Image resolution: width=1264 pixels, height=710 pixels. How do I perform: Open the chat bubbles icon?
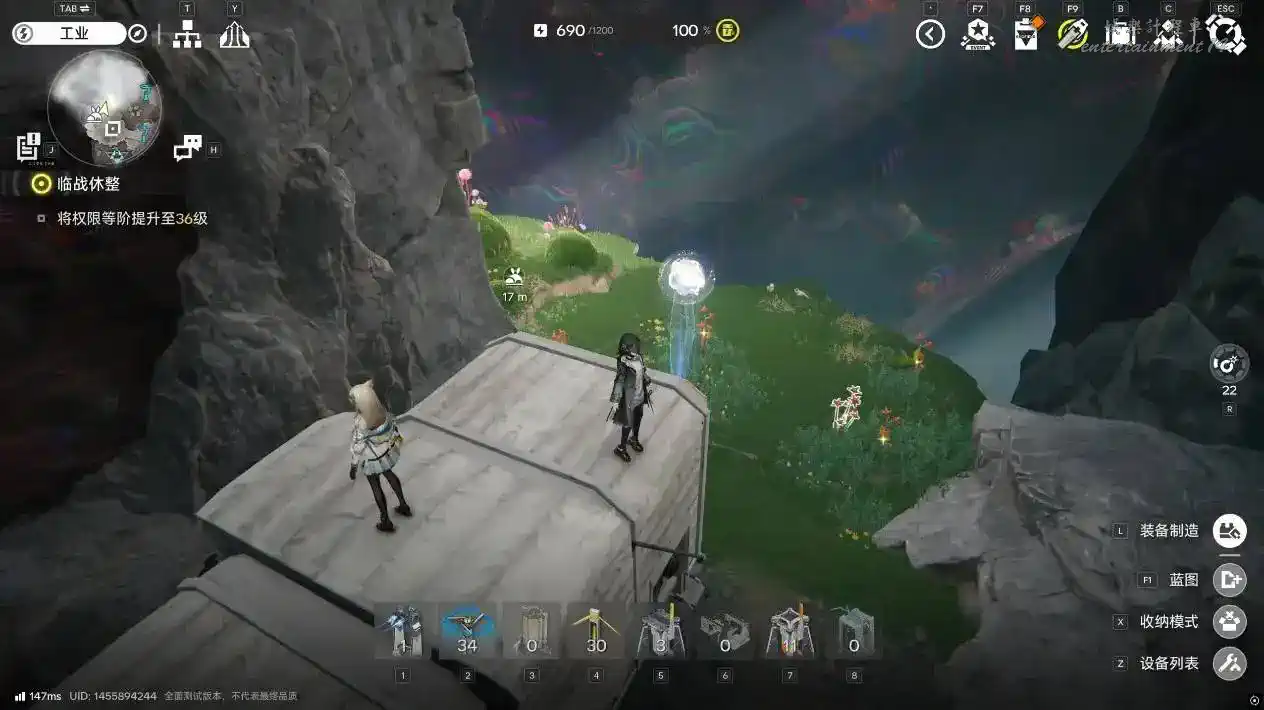[187, 148]
